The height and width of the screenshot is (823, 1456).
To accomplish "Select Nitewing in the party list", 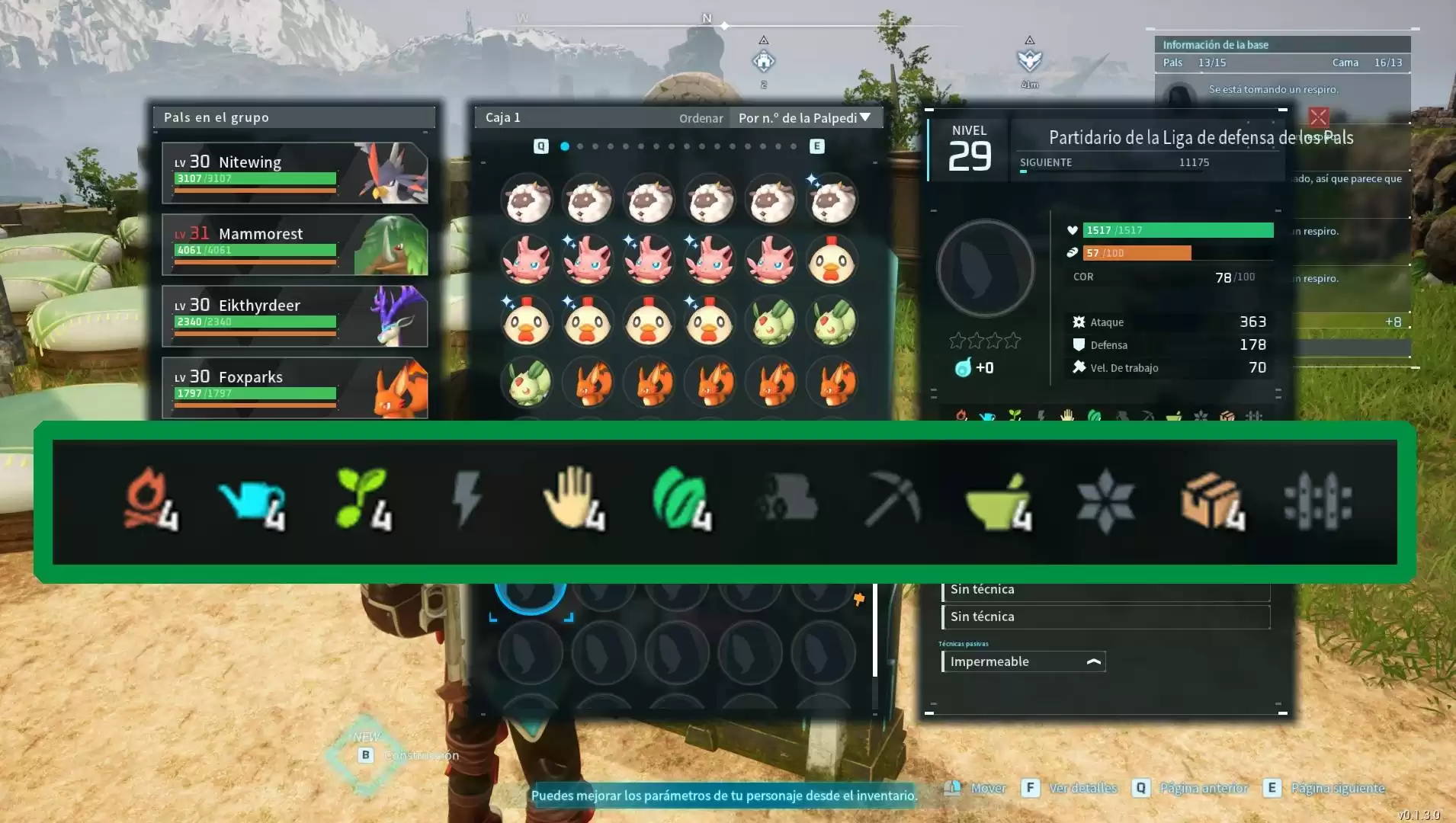I will (x=294, y=173).
